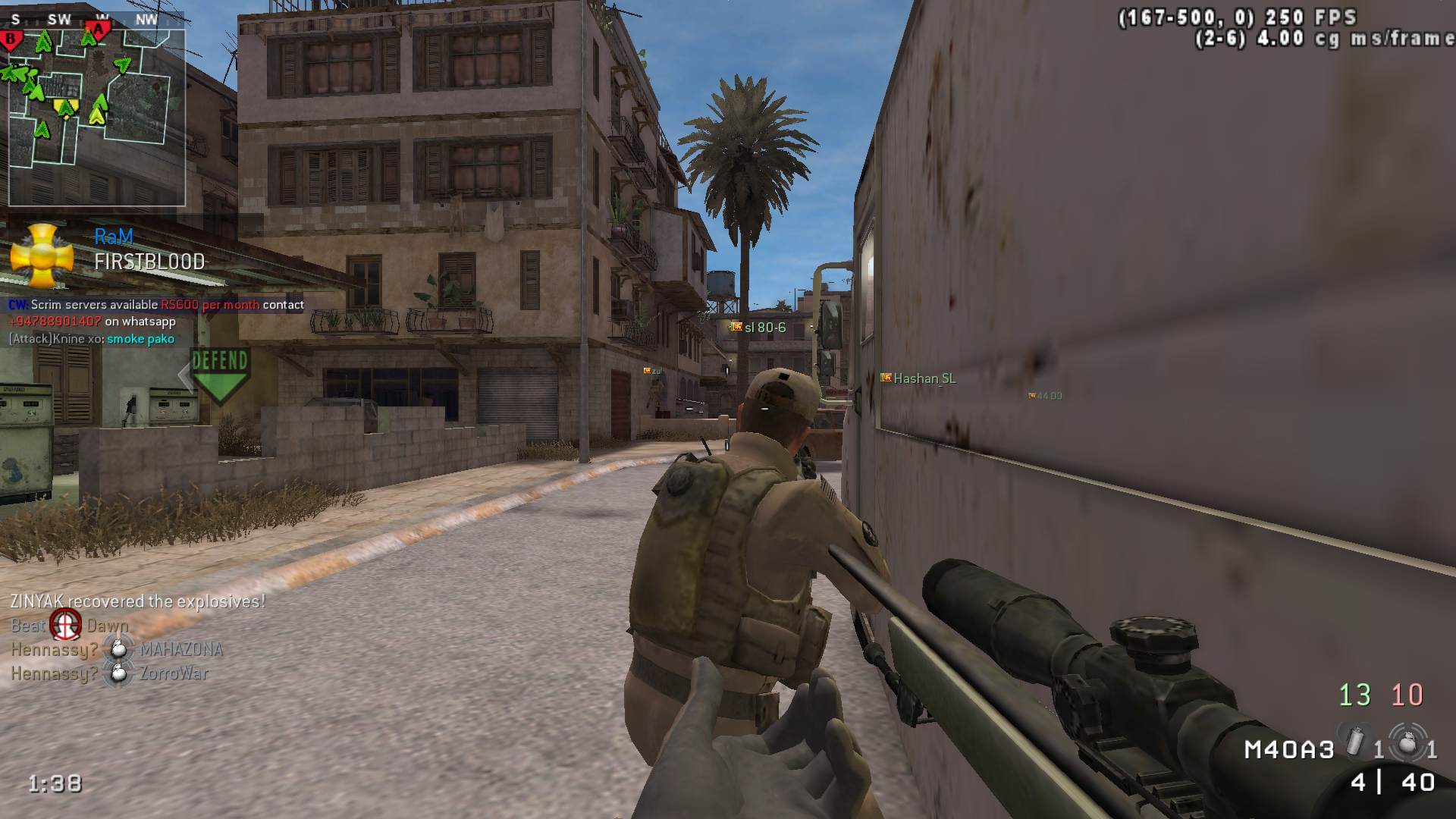This screenshot has height=819, width=1456.
Task: Click the yellow player arrow on minimap
Action: [67, 108]
